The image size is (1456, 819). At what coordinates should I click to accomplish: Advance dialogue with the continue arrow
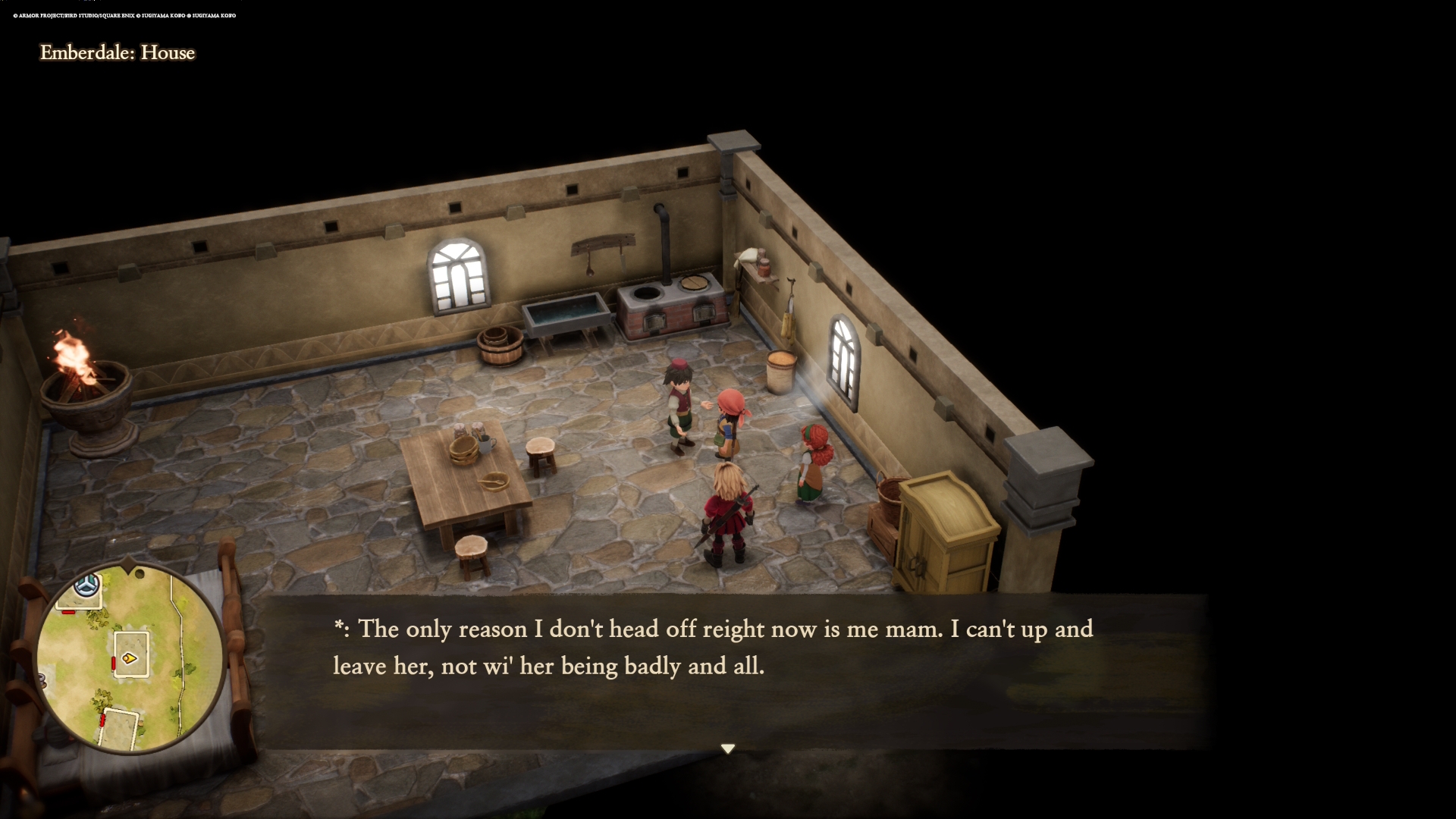pyautogui.click(x=728, y=748)
